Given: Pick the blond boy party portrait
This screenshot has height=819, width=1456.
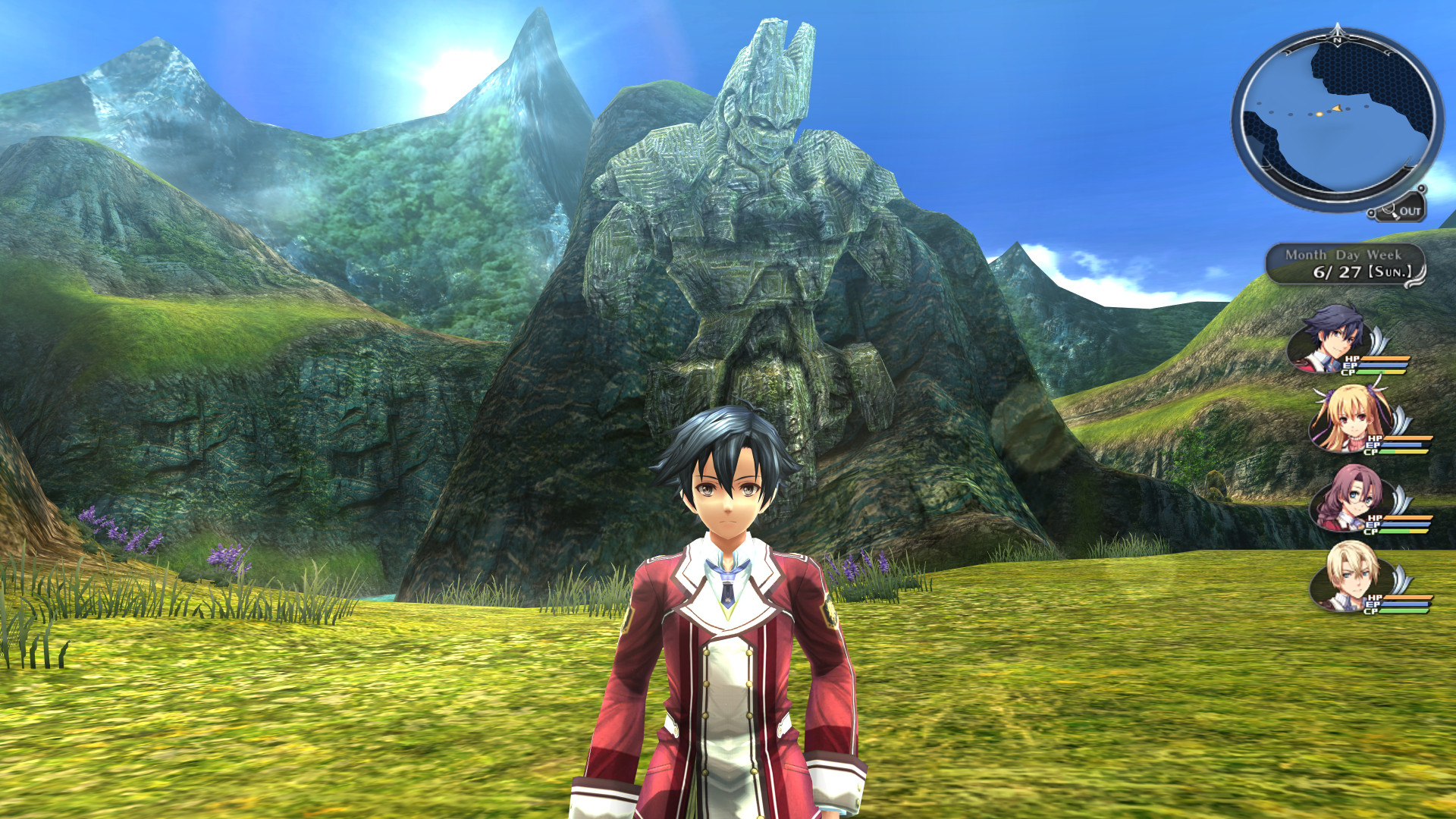Looking at the screenshot, I should coord(1351,576).
